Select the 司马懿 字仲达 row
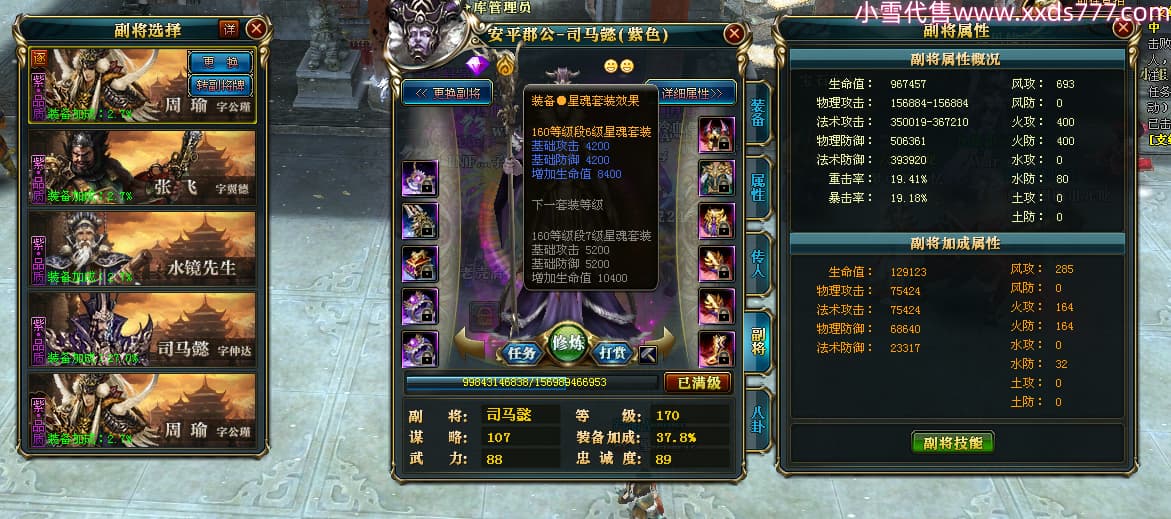1171x519 pixels. click(142, 329)
